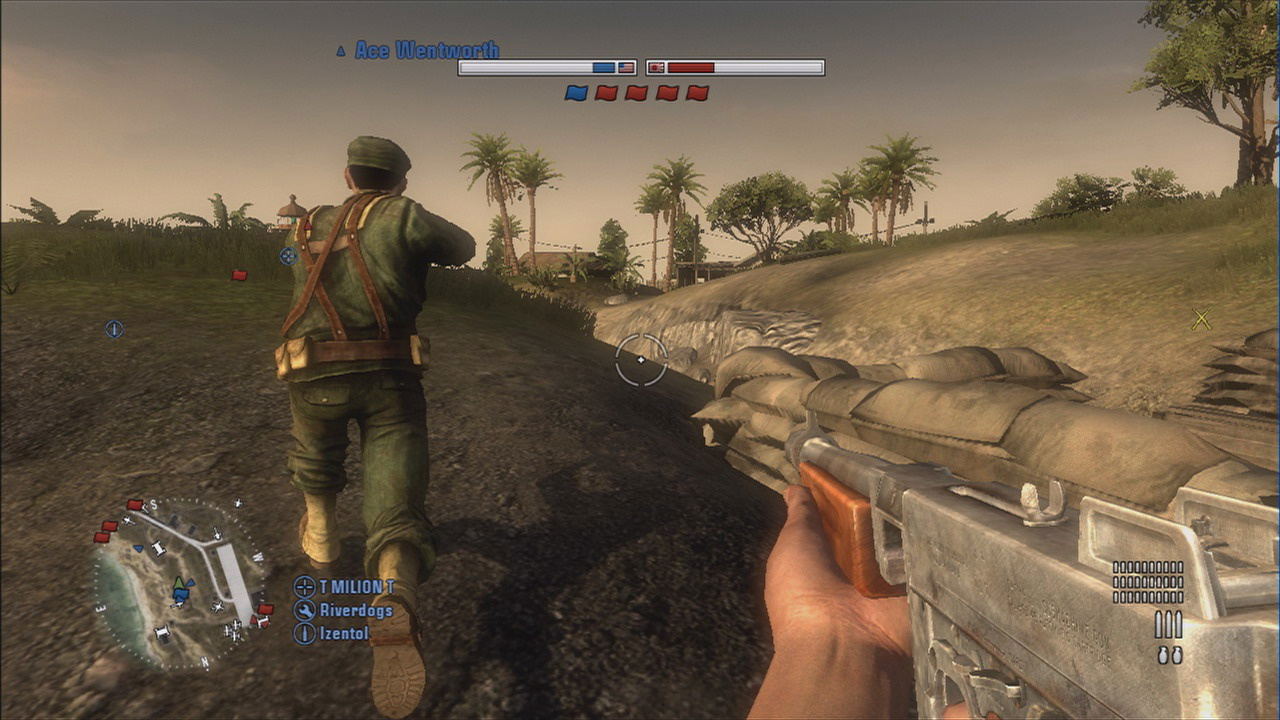Click the circular island minimap
Image resolution: width=1280 pixels, height=720 pixels.
coord(180,585)
